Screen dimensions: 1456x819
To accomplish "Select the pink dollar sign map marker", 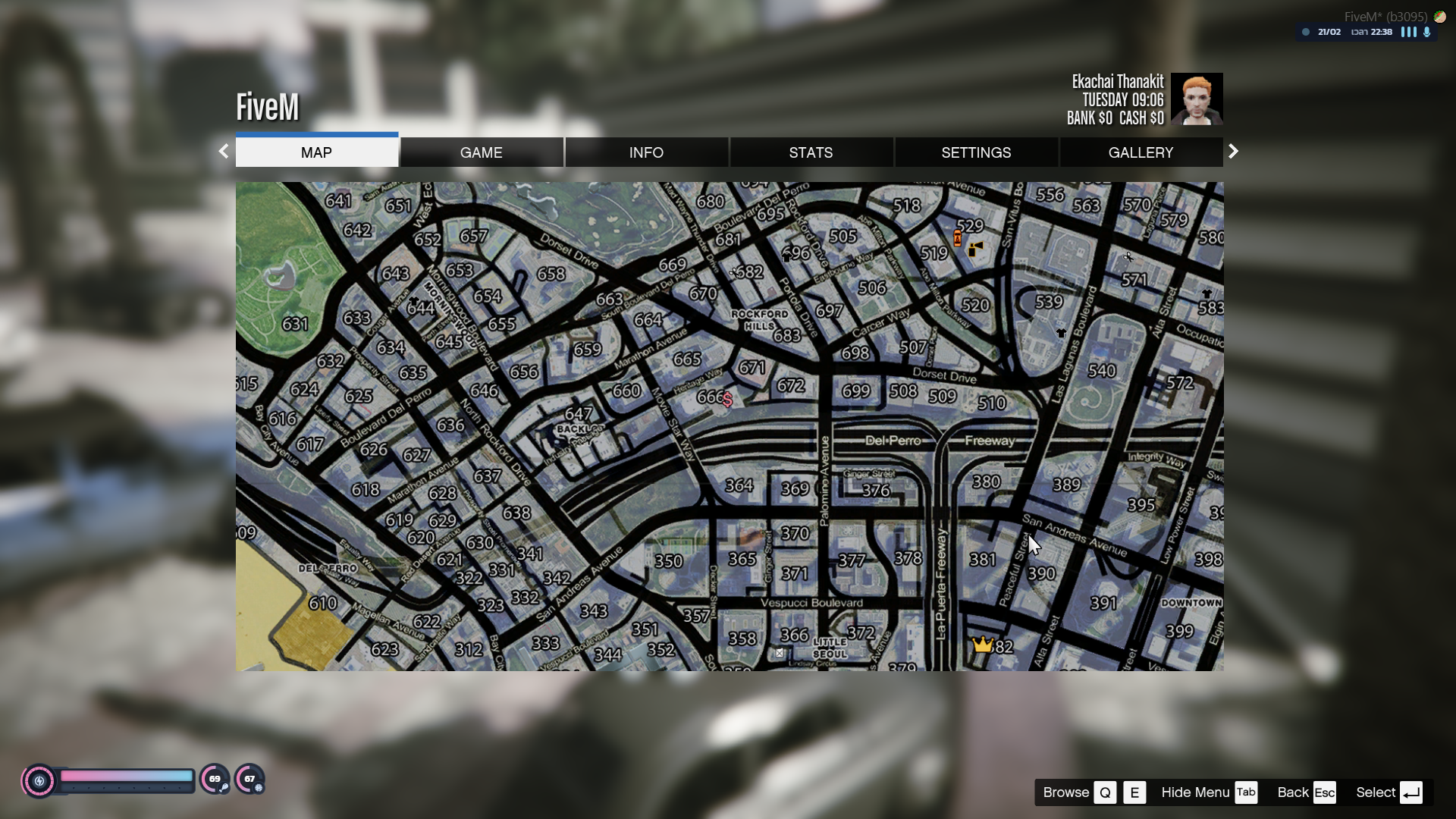I will (727, 399).
